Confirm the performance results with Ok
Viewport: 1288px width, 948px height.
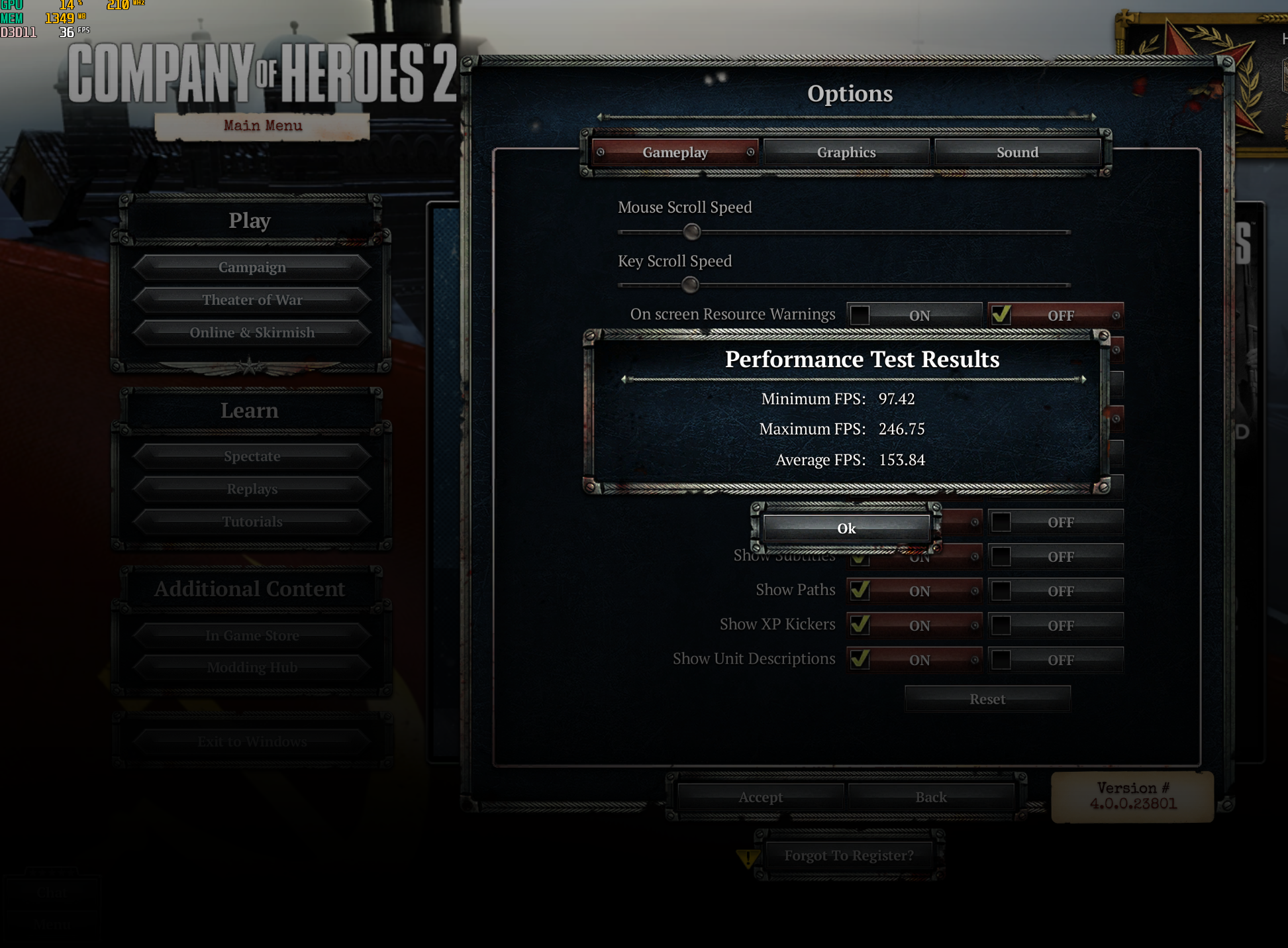846,528
